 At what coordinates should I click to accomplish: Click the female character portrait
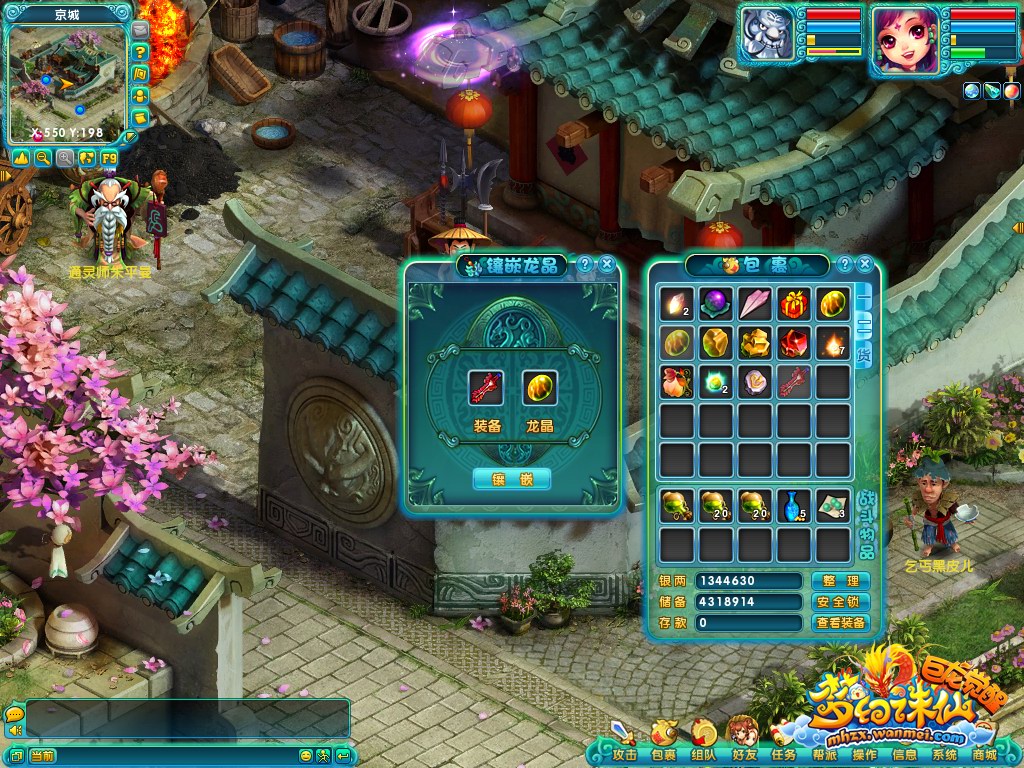click(x=905, y=41)
